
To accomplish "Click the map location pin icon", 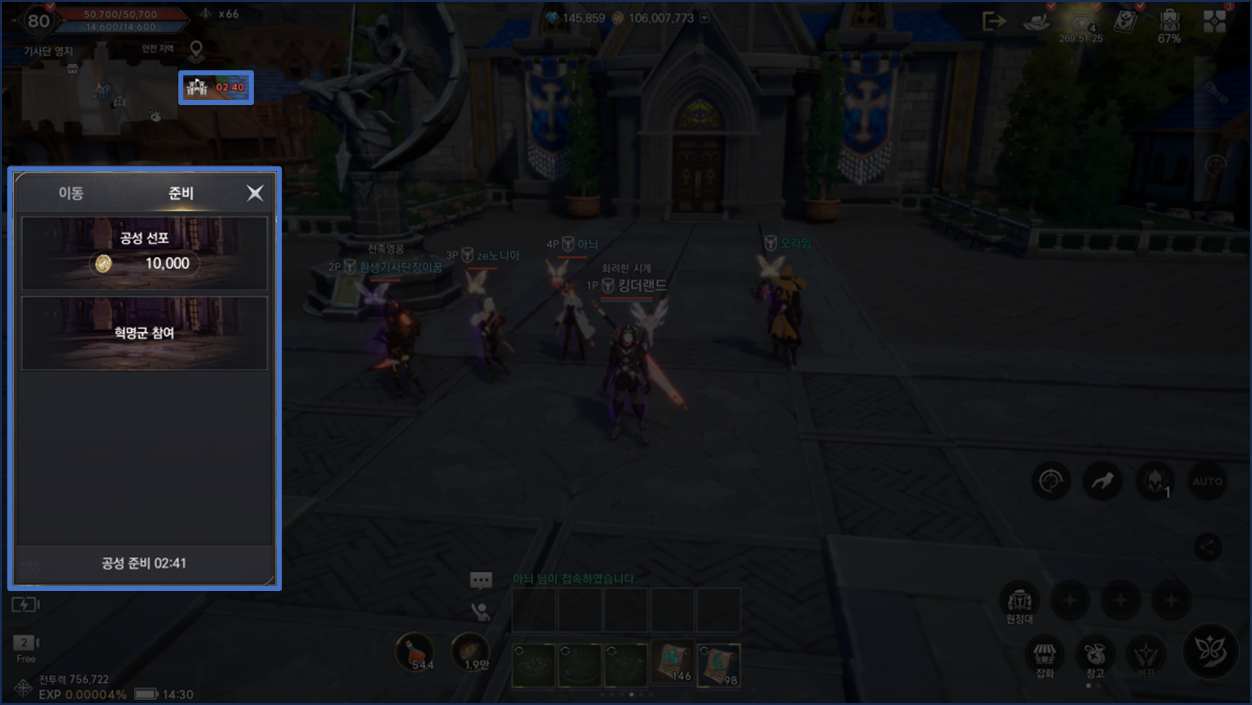I will point(197,50).
